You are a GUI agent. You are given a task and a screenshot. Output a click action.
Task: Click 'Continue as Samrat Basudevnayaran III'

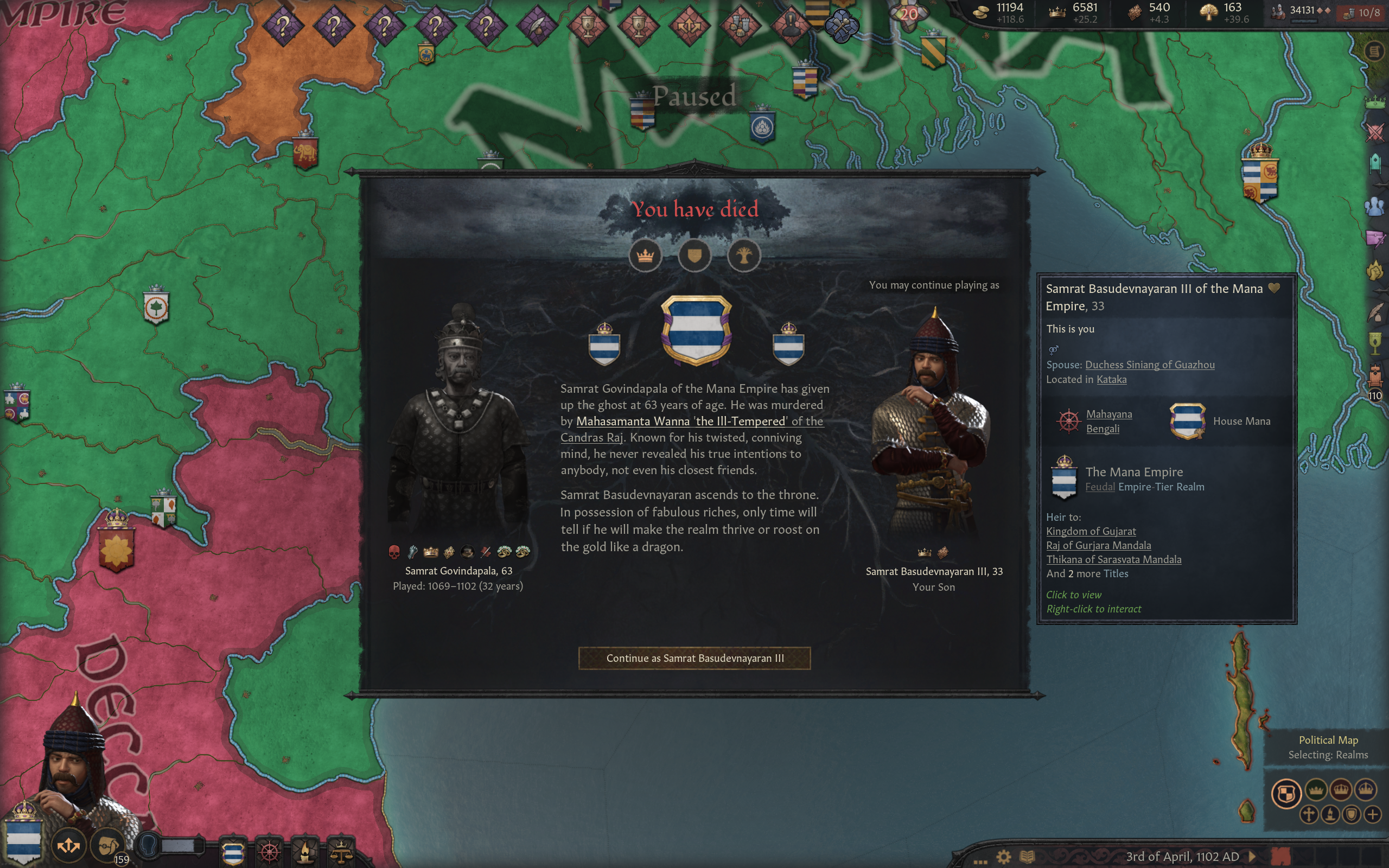[x=695, y=659]
